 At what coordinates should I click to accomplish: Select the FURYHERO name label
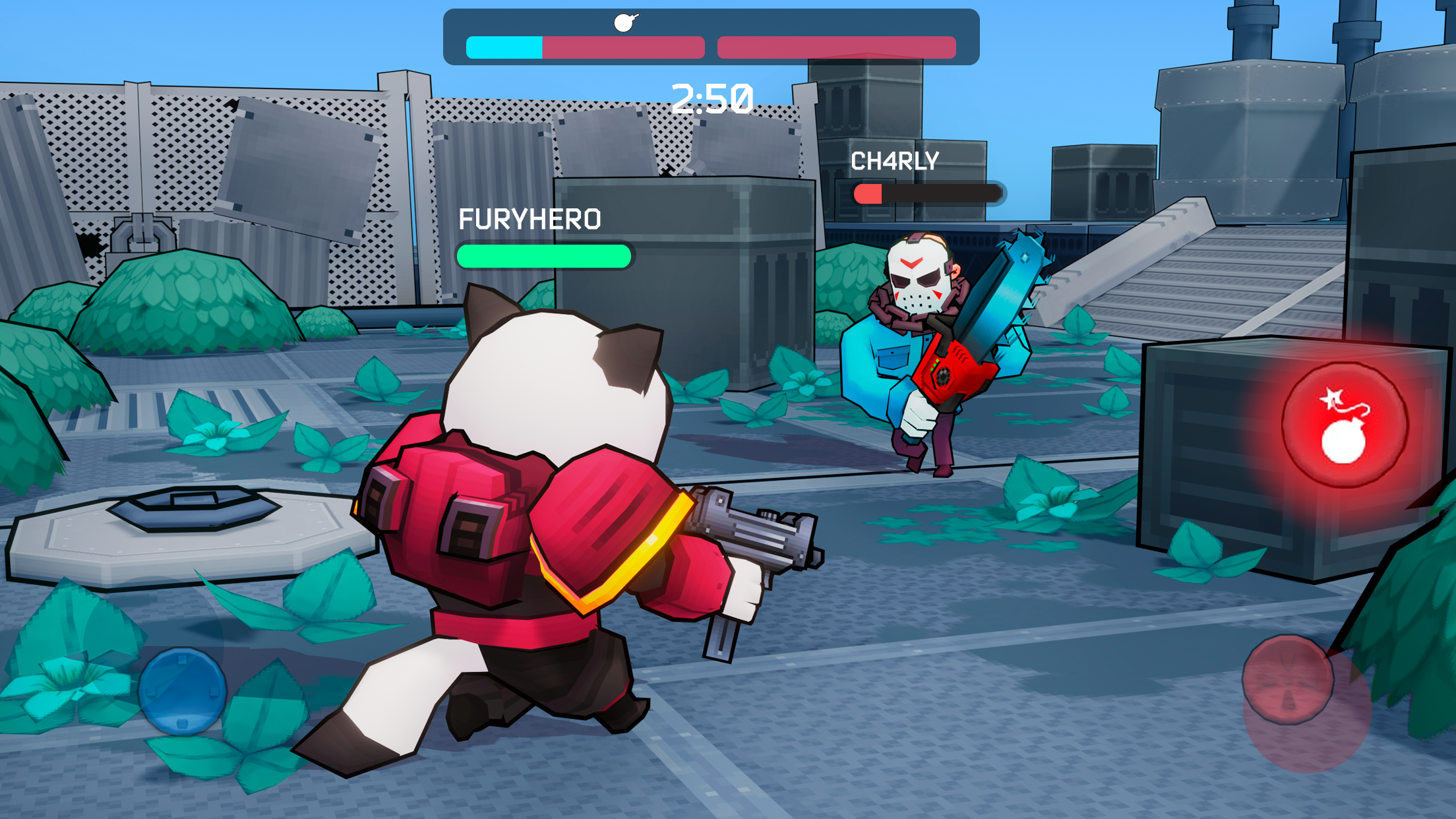click(x=531, y=219)
